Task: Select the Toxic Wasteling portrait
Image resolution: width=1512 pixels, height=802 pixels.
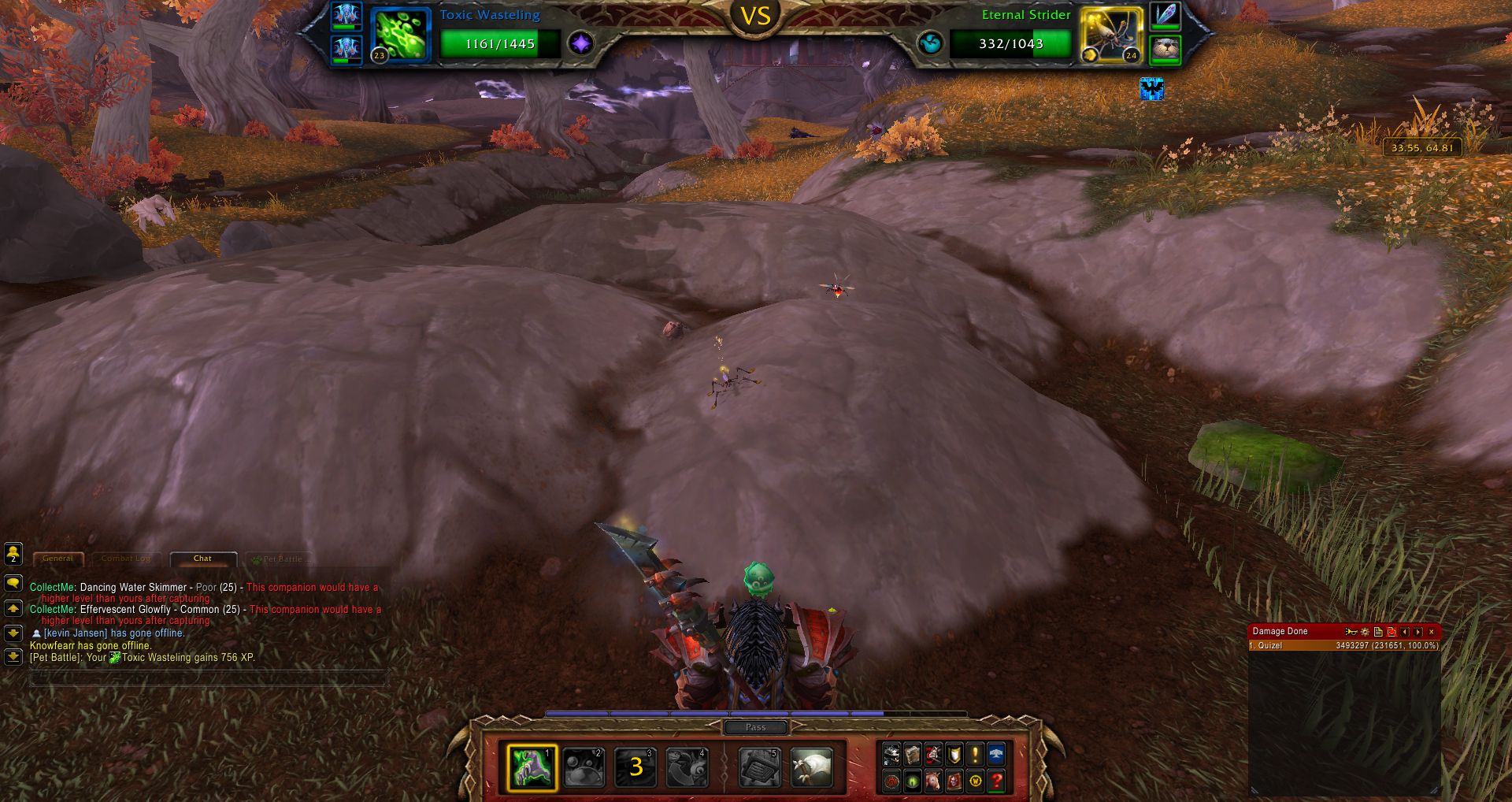Action: pos(401,35)
